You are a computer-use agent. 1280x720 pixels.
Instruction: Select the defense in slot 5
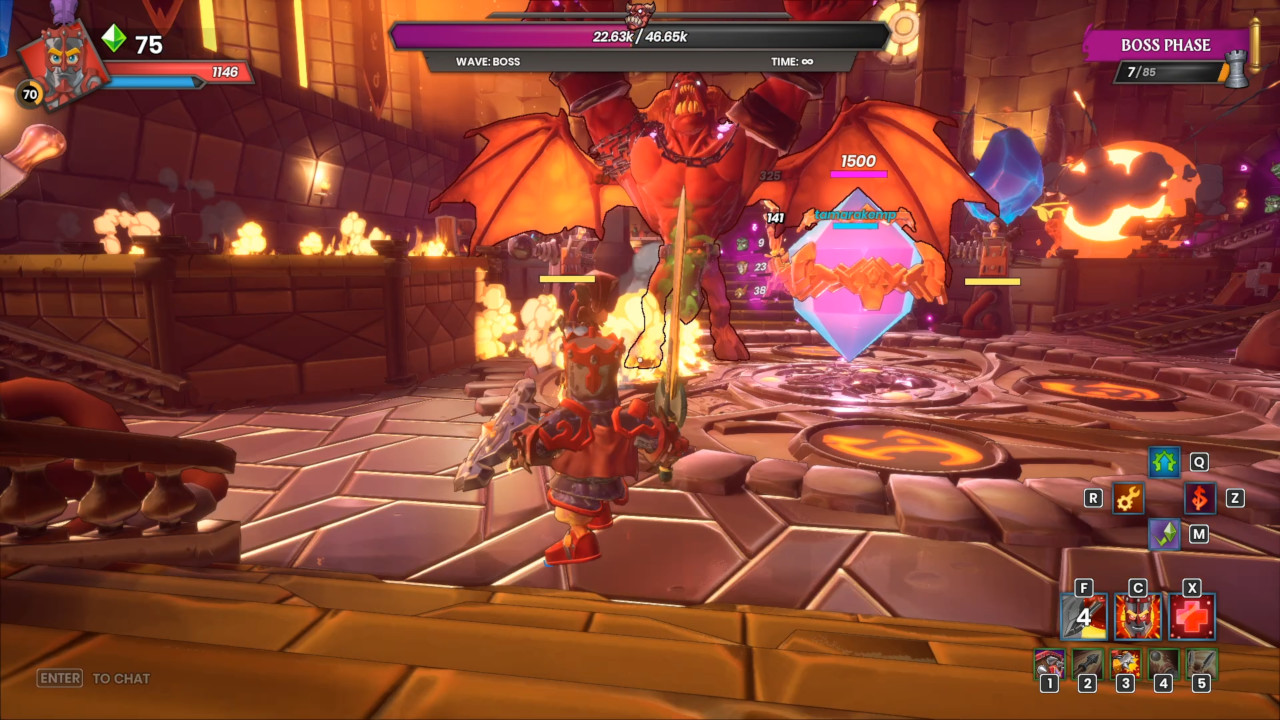coord(1201,663)
